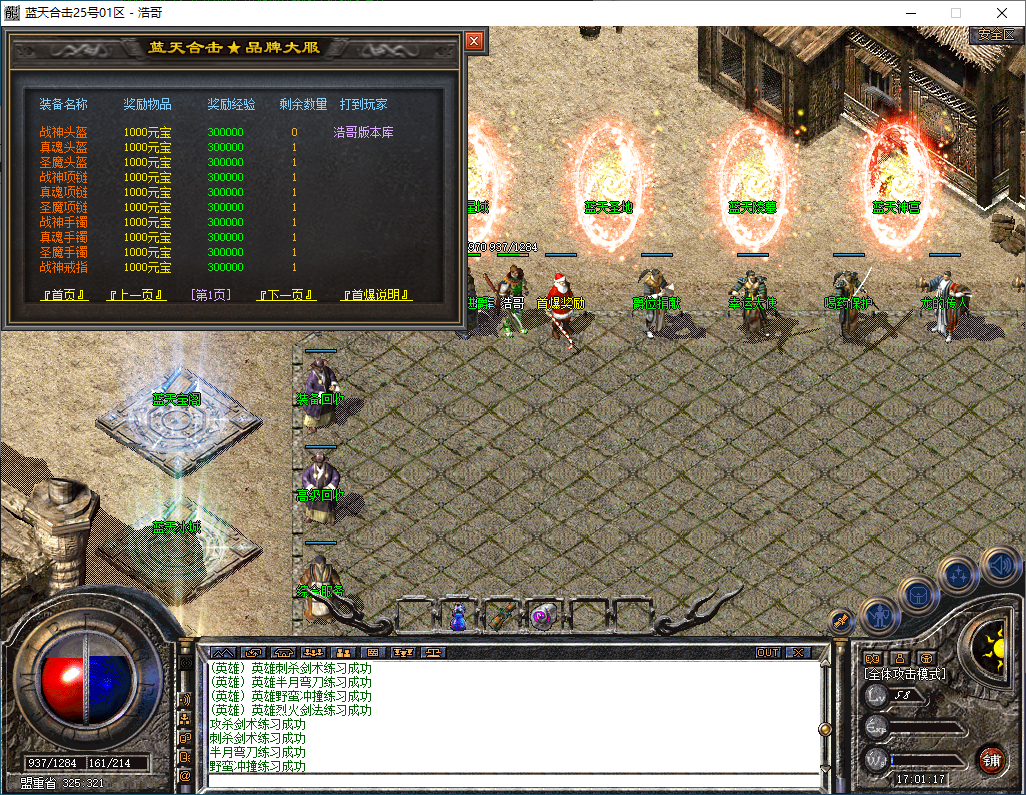The width and height of the screenshot is (1026, 795).
Task: Close the chat window with its X
Action: coord(797,652)
